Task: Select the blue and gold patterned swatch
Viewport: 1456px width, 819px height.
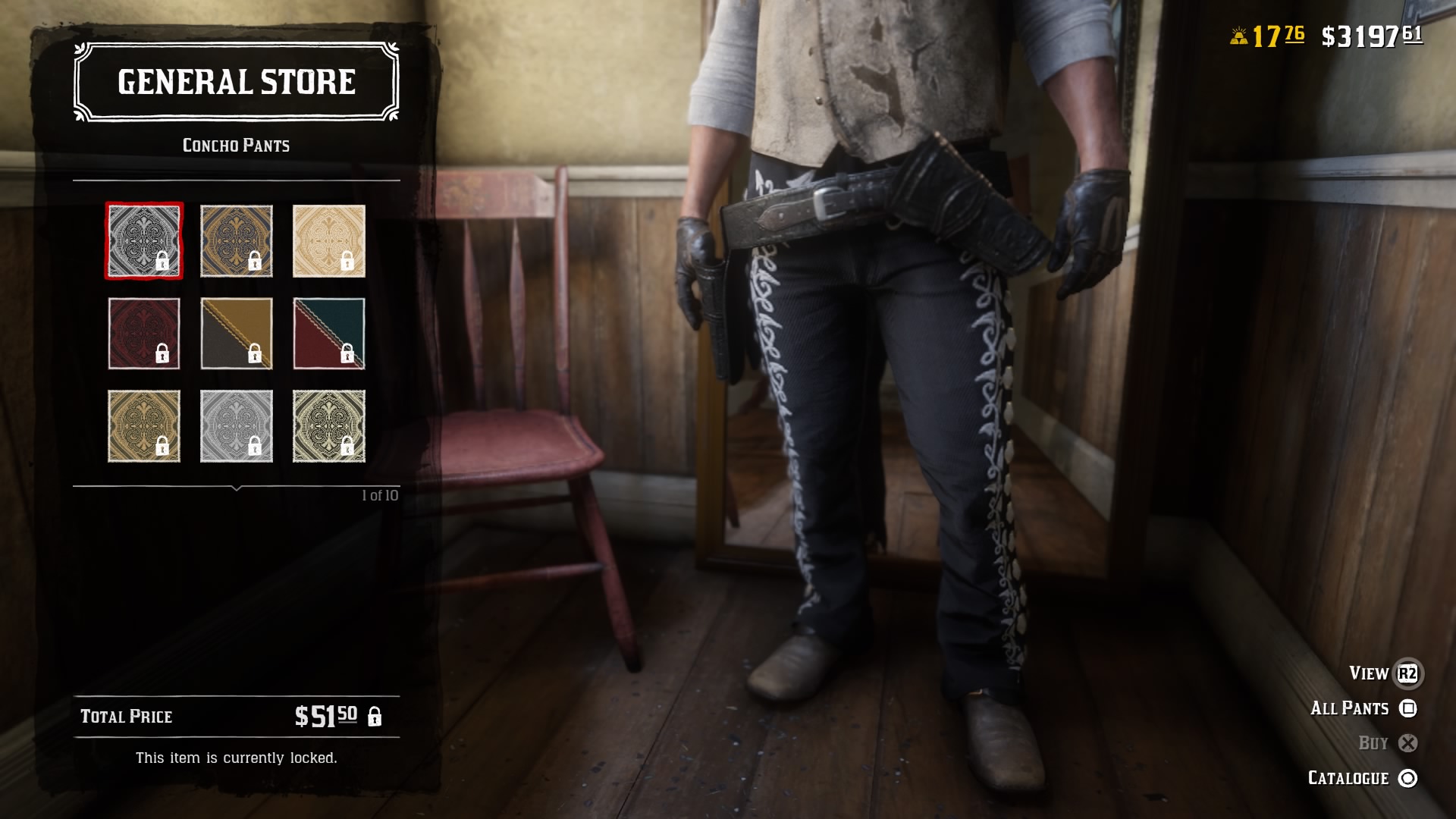Action: [x=236, y=240]
